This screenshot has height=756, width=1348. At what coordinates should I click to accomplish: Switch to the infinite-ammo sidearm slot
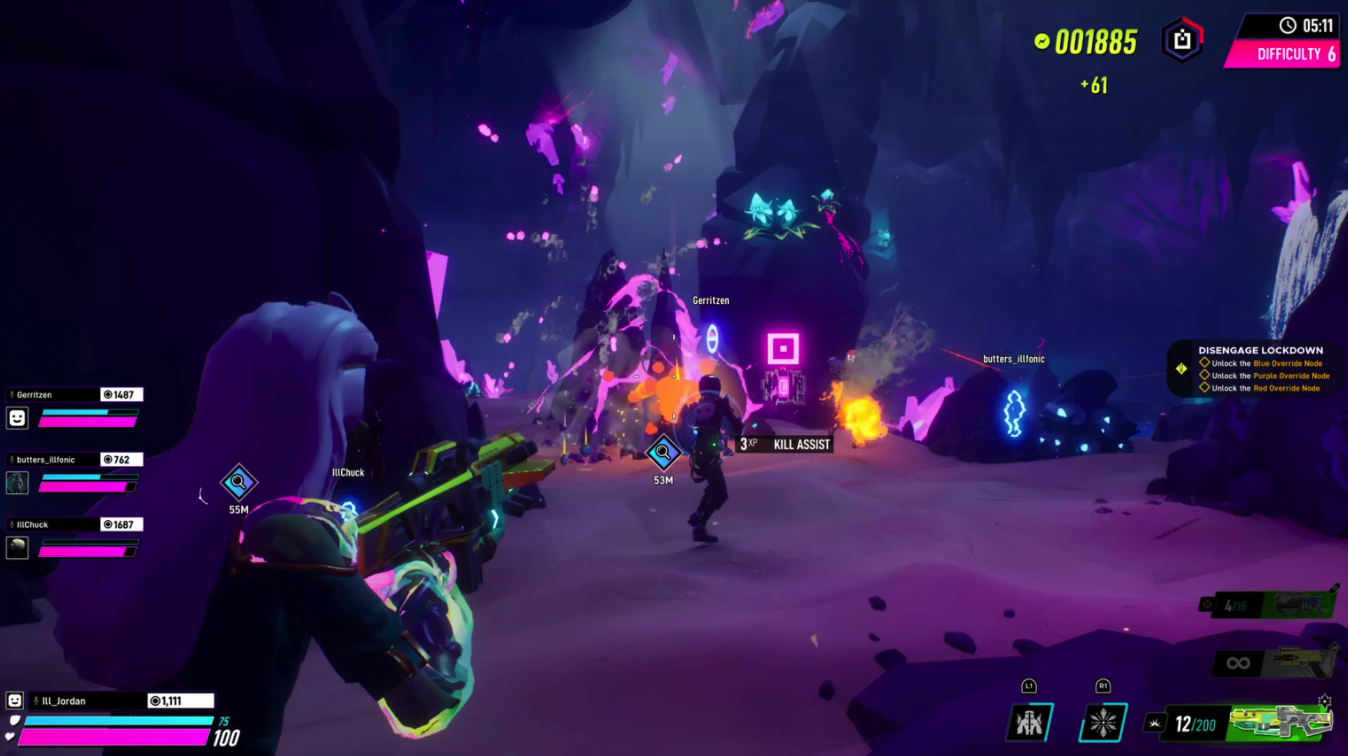click(1275, 663)
